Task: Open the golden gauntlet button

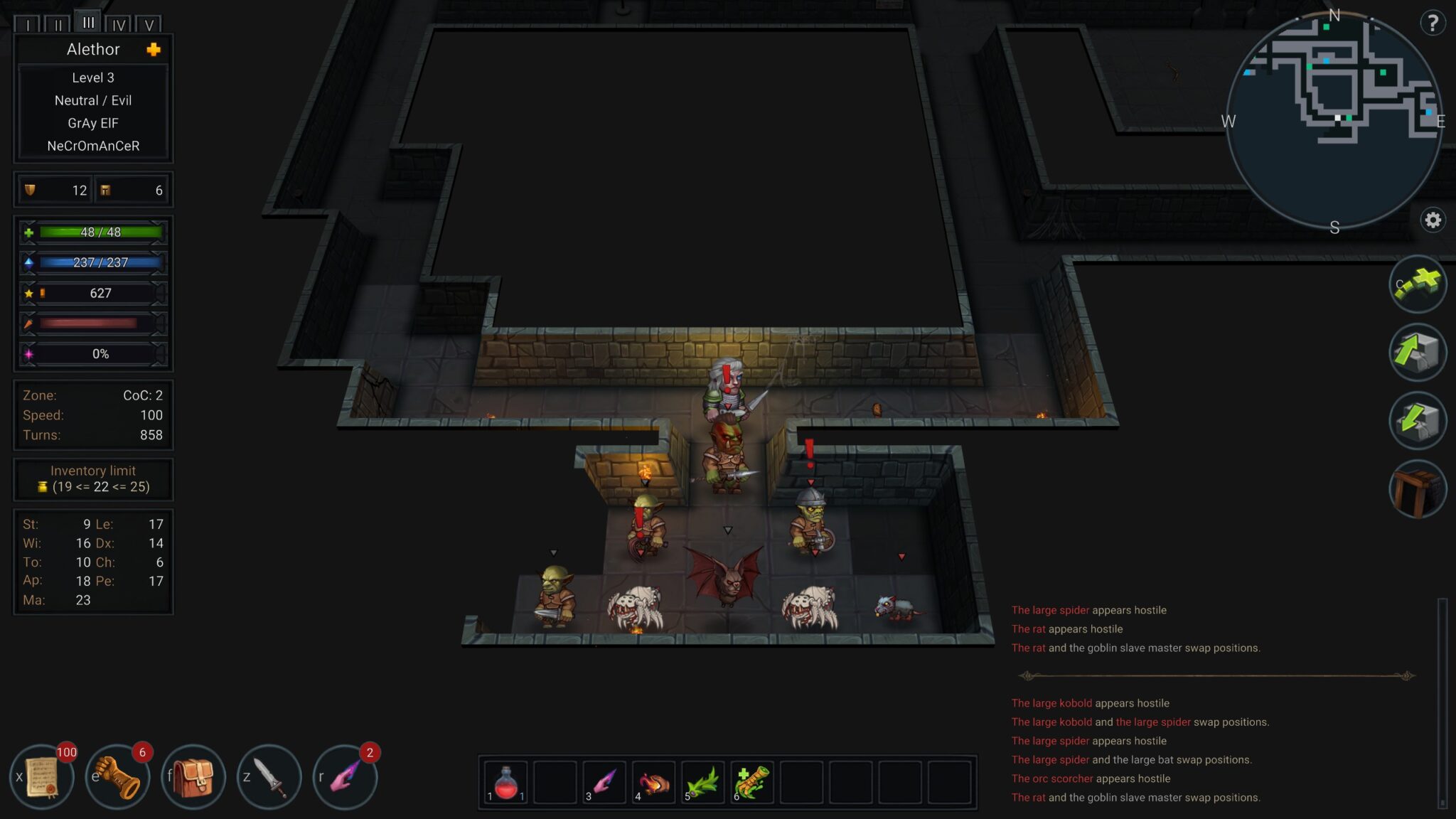Action: click(x=118, y=777)
